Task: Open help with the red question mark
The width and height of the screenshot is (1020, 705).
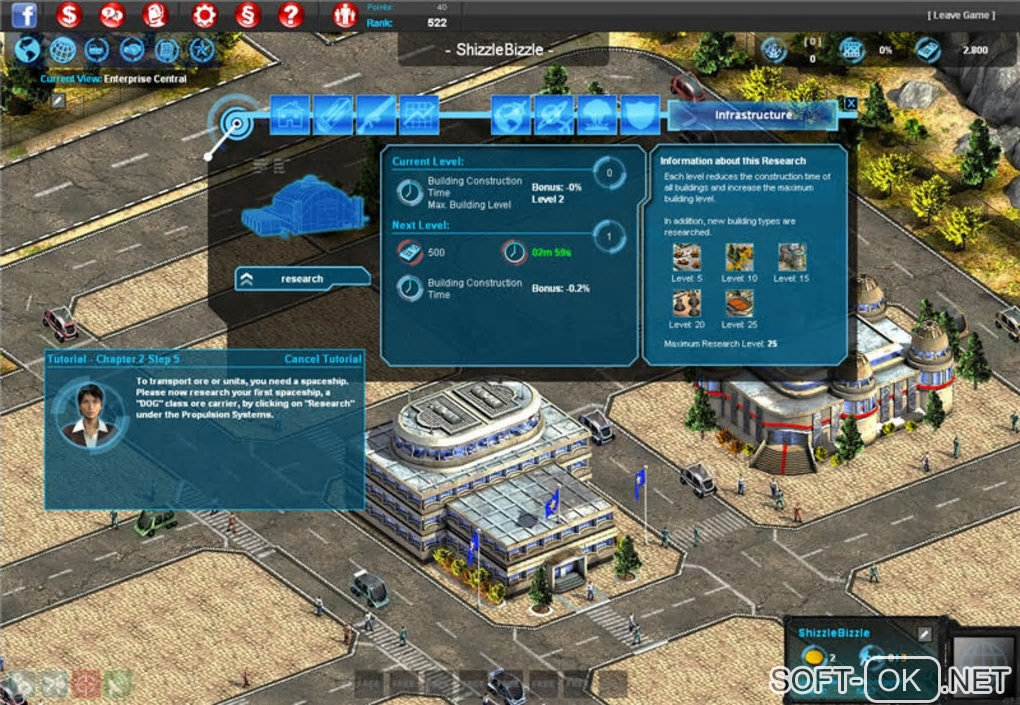Action: coord(291,15)
